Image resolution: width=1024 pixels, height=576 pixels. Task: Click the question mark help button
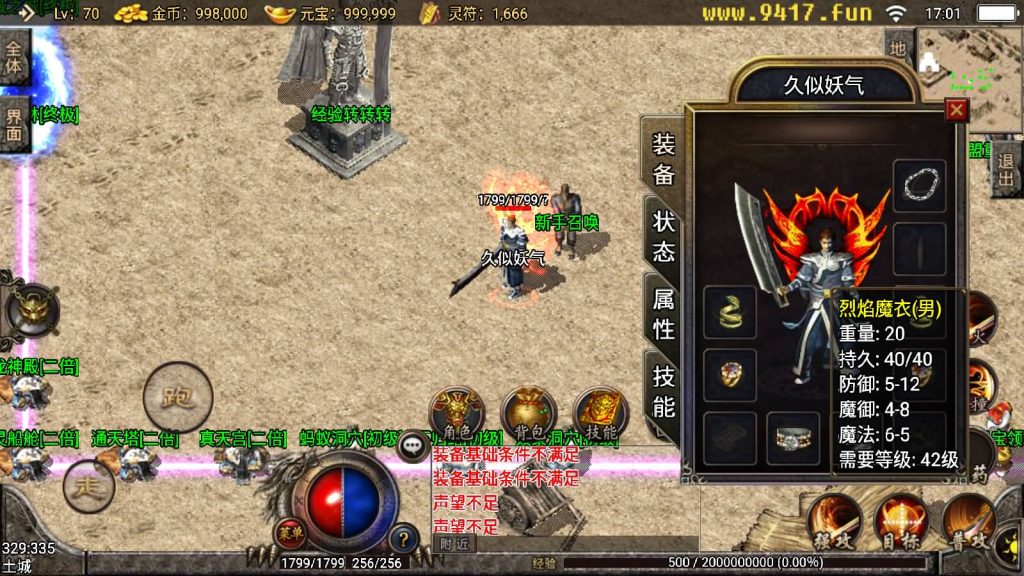click(403, 538)
